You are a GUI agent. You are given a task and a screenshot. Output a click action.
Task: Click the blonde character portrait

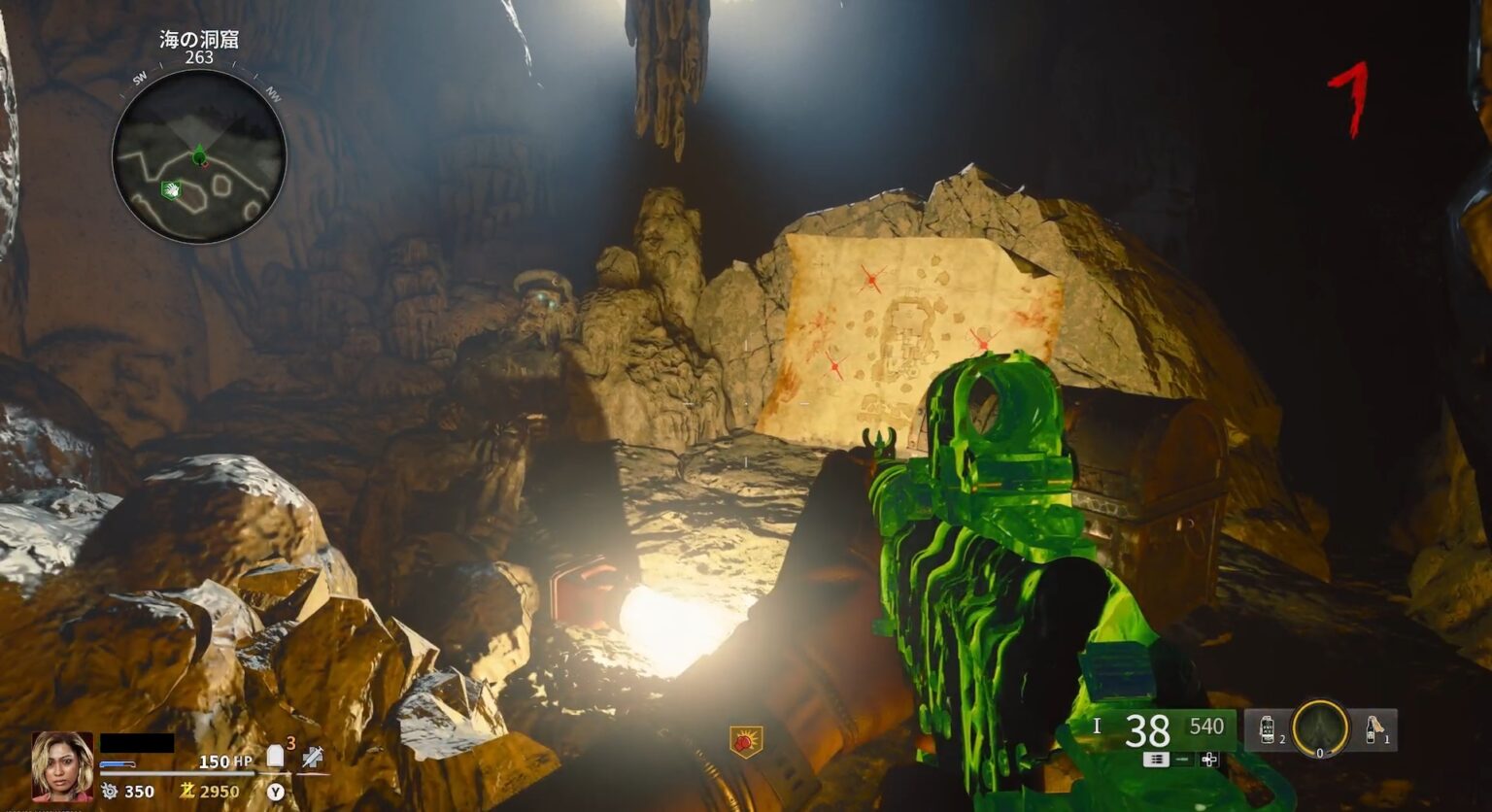click(x=62, y=765)
